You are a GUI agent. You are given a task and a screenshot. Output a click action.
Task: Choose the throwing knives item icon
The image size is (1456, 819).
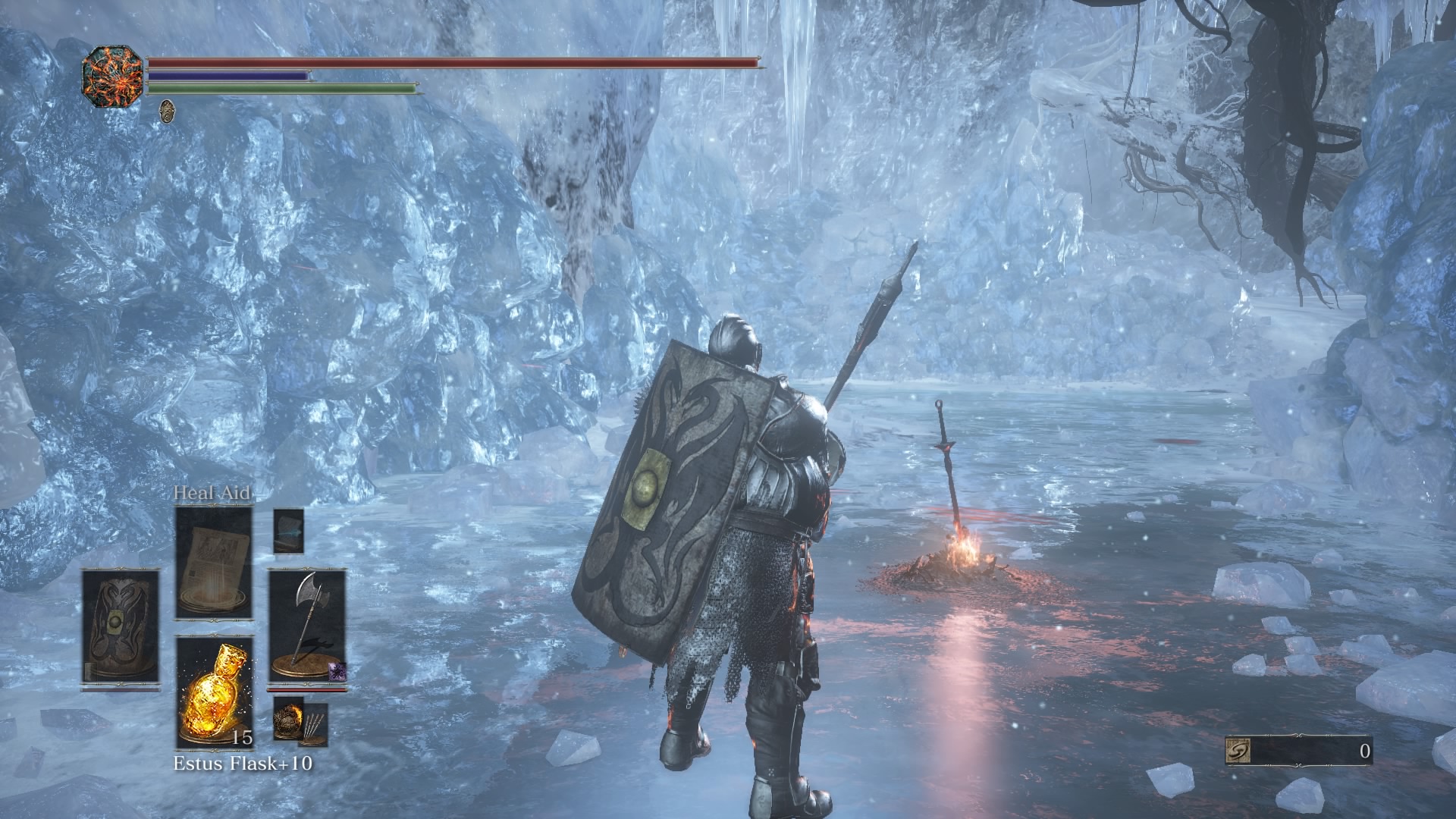coord(314,724)
